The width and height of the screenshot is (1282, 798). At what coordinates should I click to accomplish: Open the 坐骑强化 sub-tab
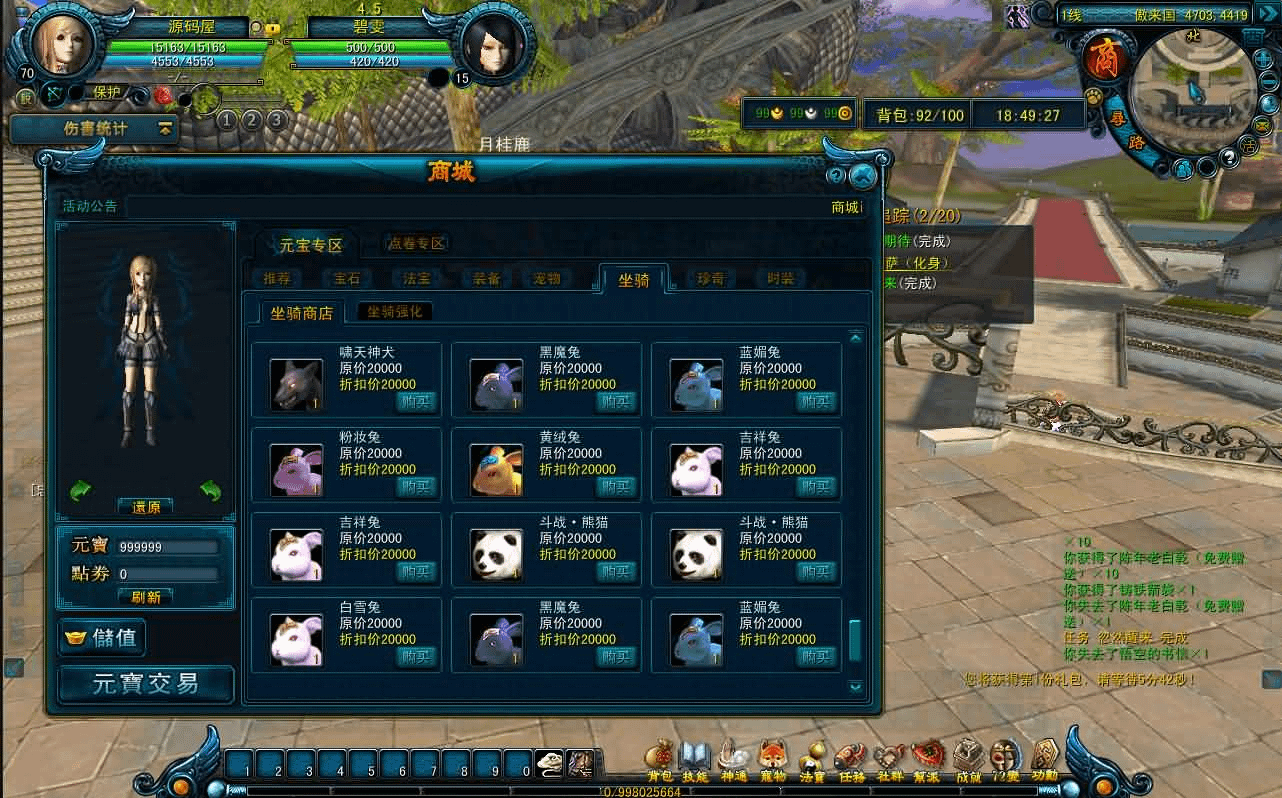tap(395, 312)
